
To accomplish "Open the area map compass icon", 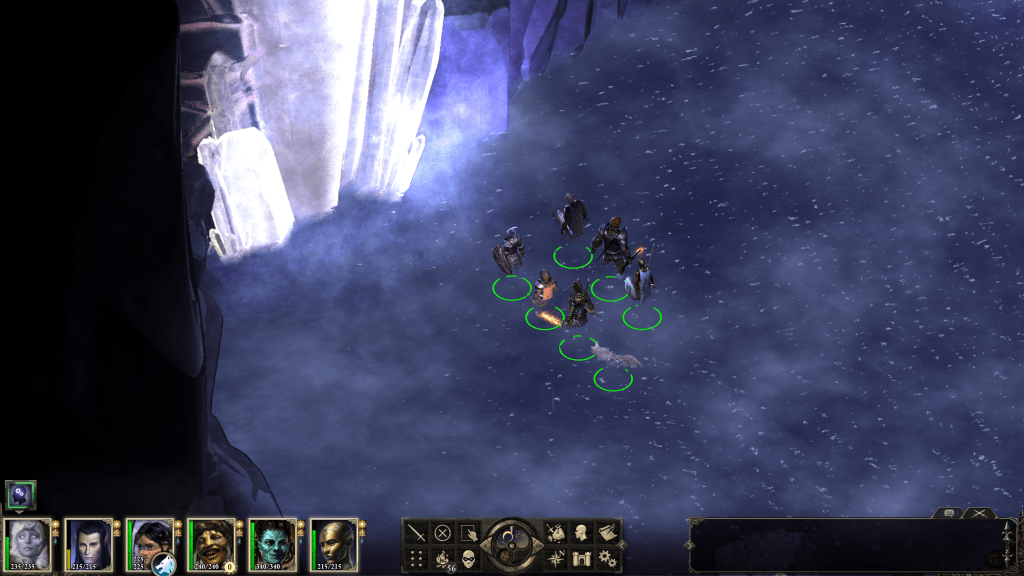I will pos(556,557).
